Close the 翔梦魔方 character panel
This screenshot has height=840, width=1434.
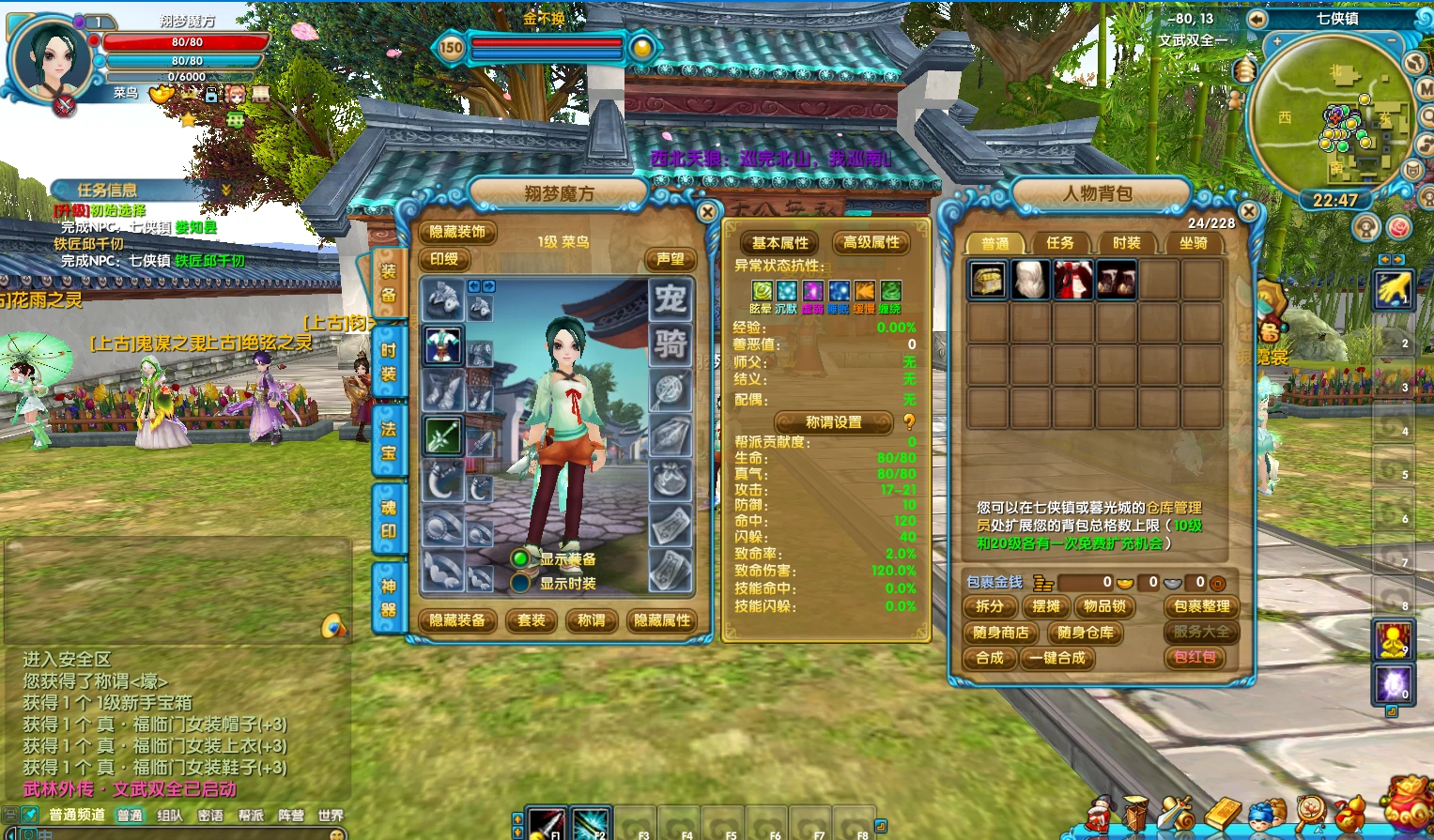(708, 213)
